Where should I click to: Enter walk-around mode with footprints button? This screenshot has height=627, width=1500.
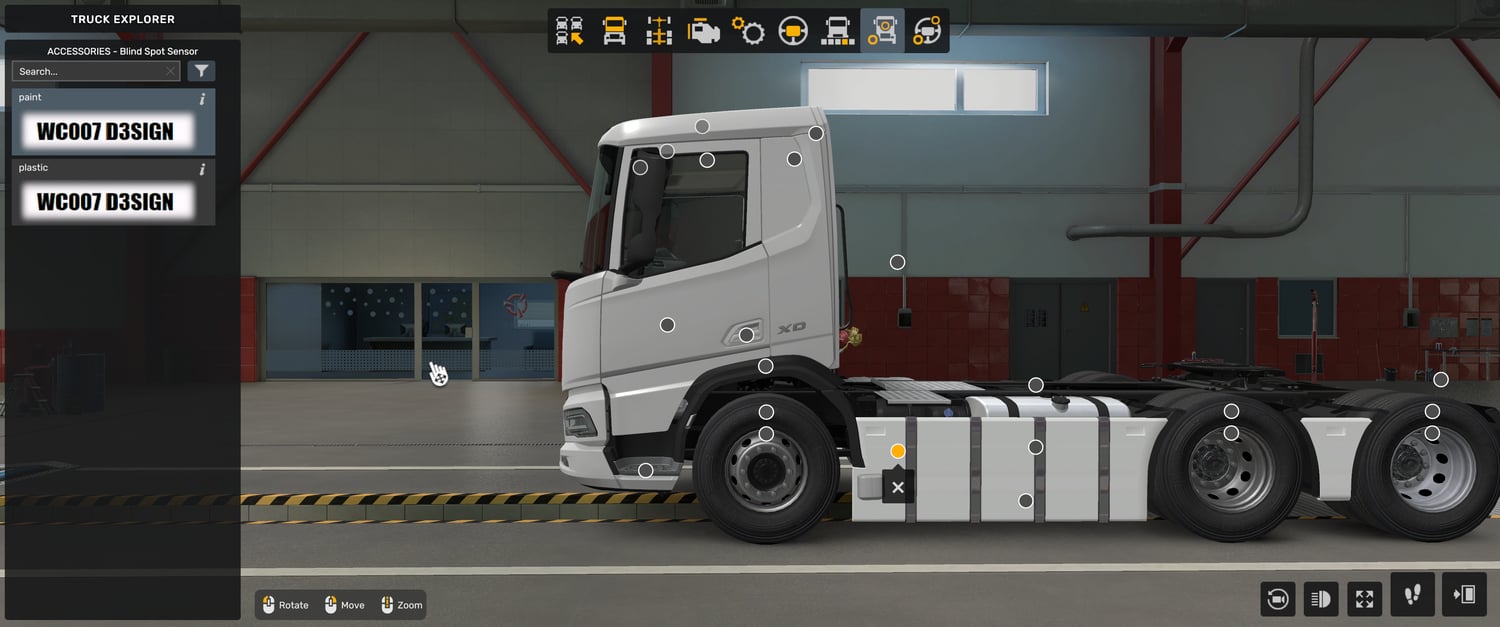1412,595
